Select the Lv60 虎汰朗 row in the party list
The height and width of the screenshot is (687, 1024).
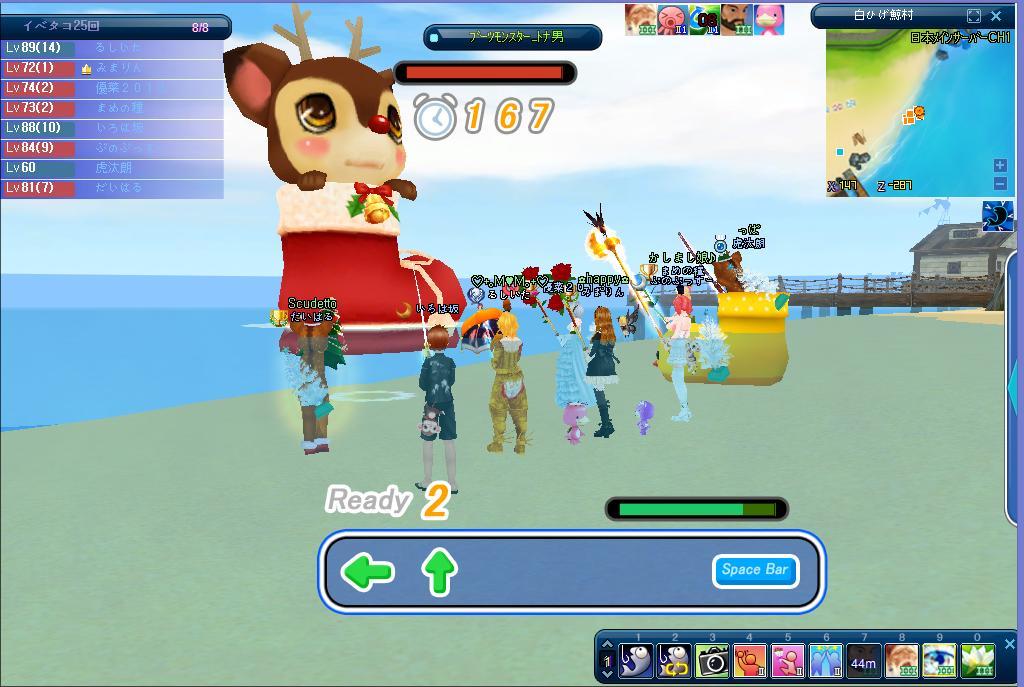112,168
